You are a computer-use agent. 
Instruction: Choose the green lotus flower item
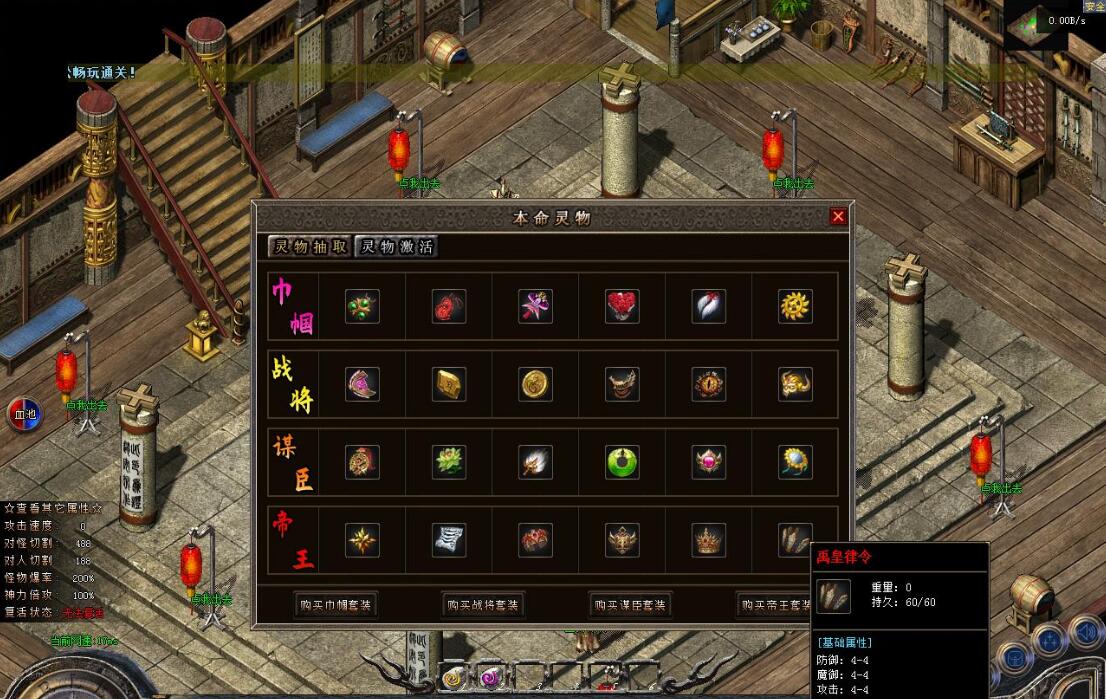tap(449, 461)
